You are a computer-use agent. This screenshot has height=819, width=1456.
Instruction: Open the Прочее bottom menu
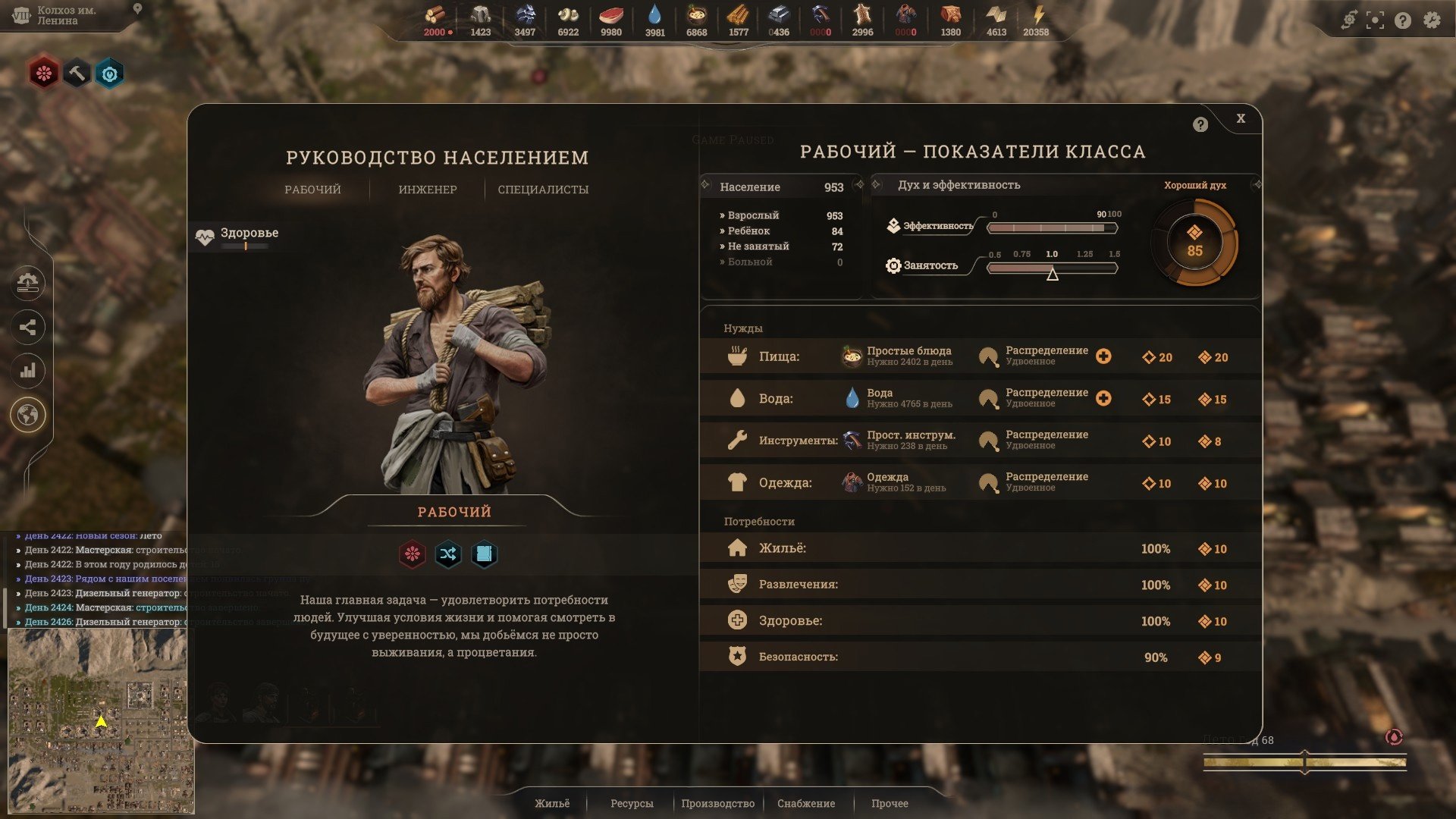point(890,803)
